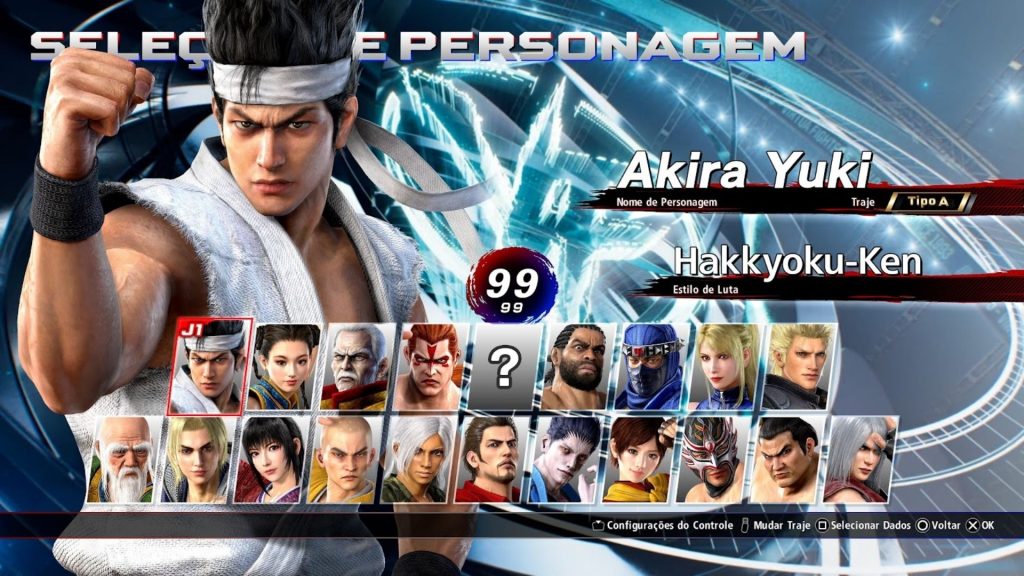The image size is (1024, 576).
Task: Select red-haired face-painted Wolf portrait
Action: 432,367
